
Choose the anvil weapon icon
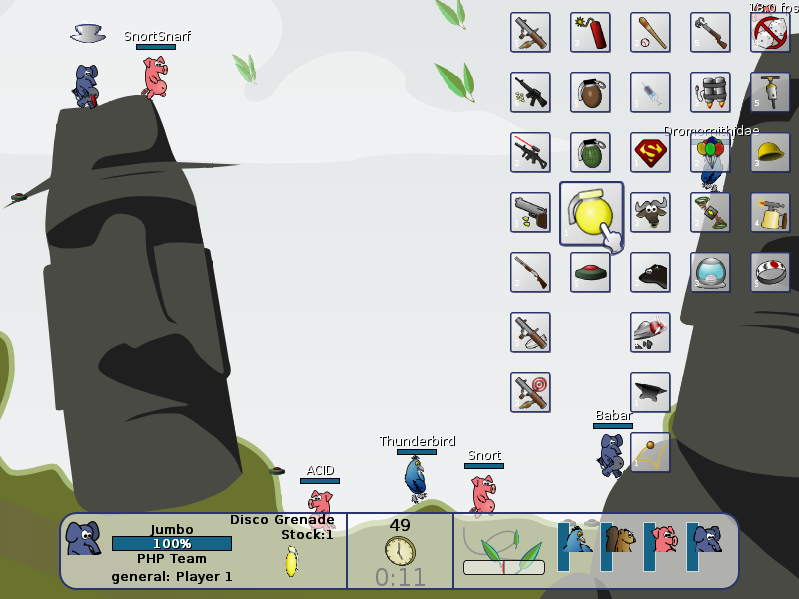(650, 392)
